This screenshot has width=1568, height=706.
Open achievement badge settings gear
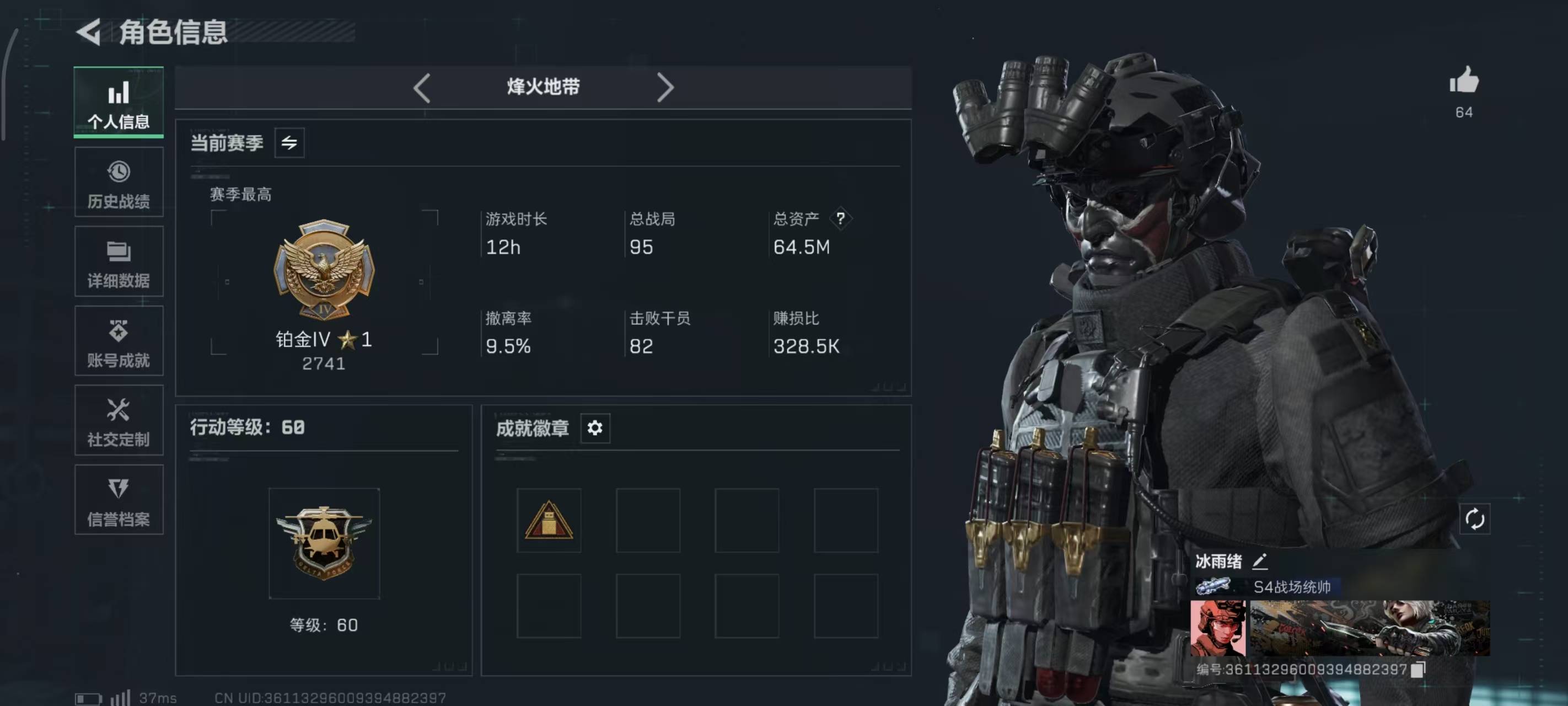[595, 428]
